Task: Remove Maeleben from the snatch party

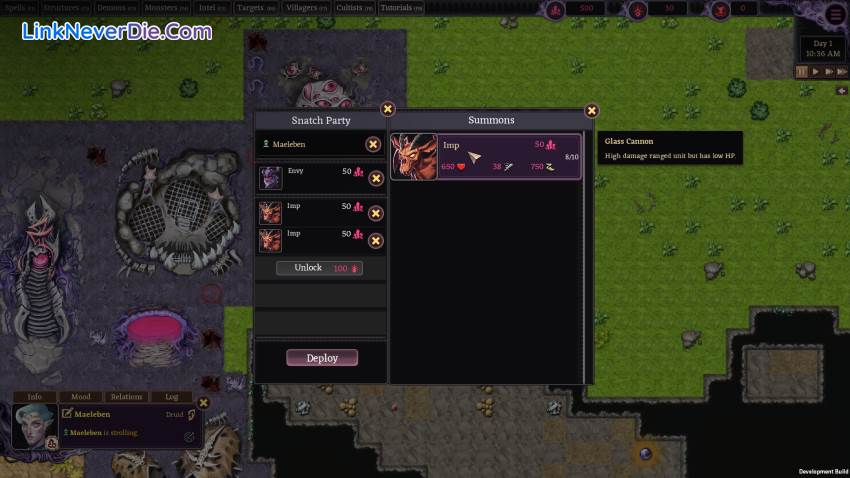Action: 372,144
